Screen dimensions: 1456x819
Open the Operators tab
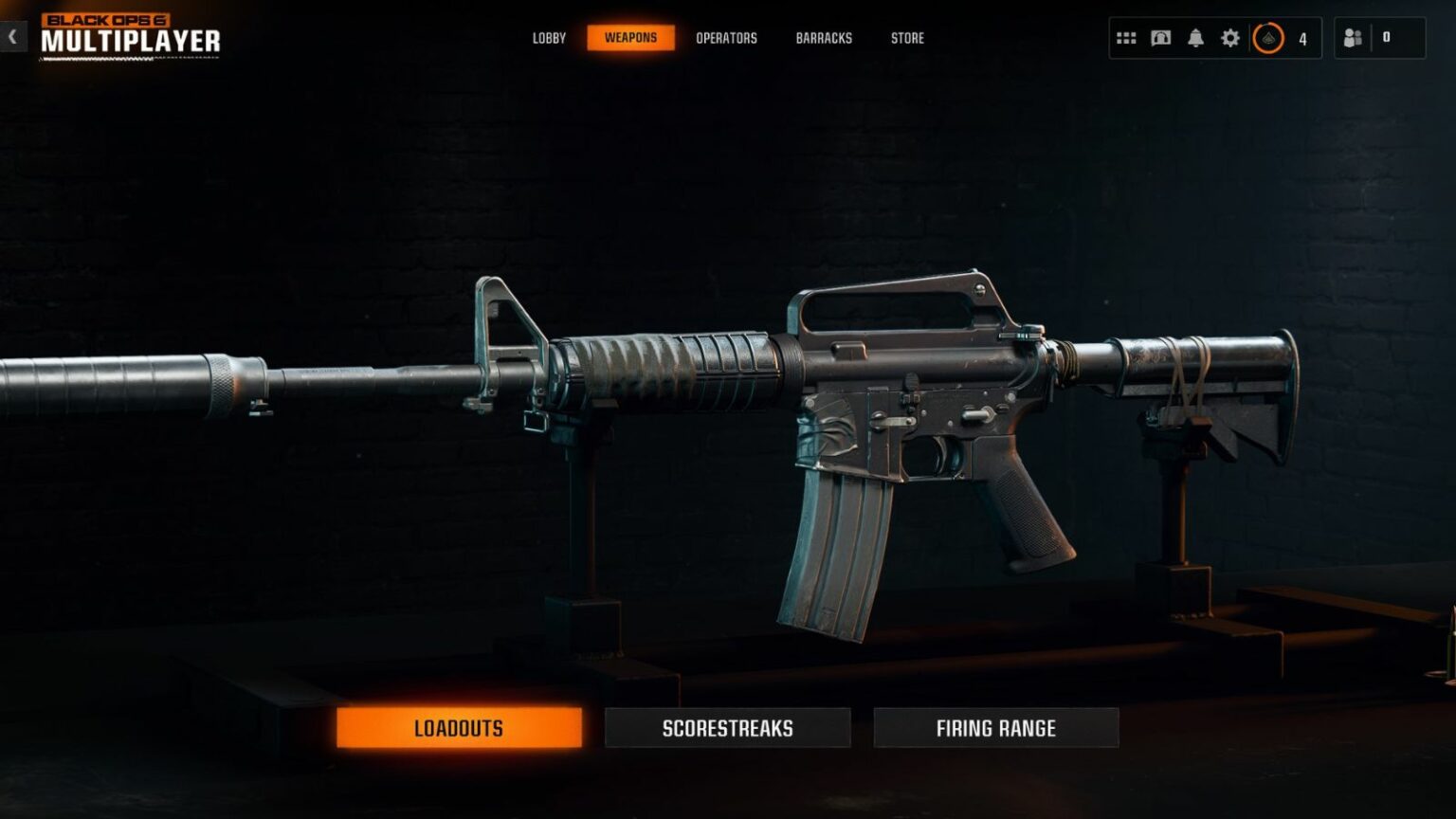727,38
